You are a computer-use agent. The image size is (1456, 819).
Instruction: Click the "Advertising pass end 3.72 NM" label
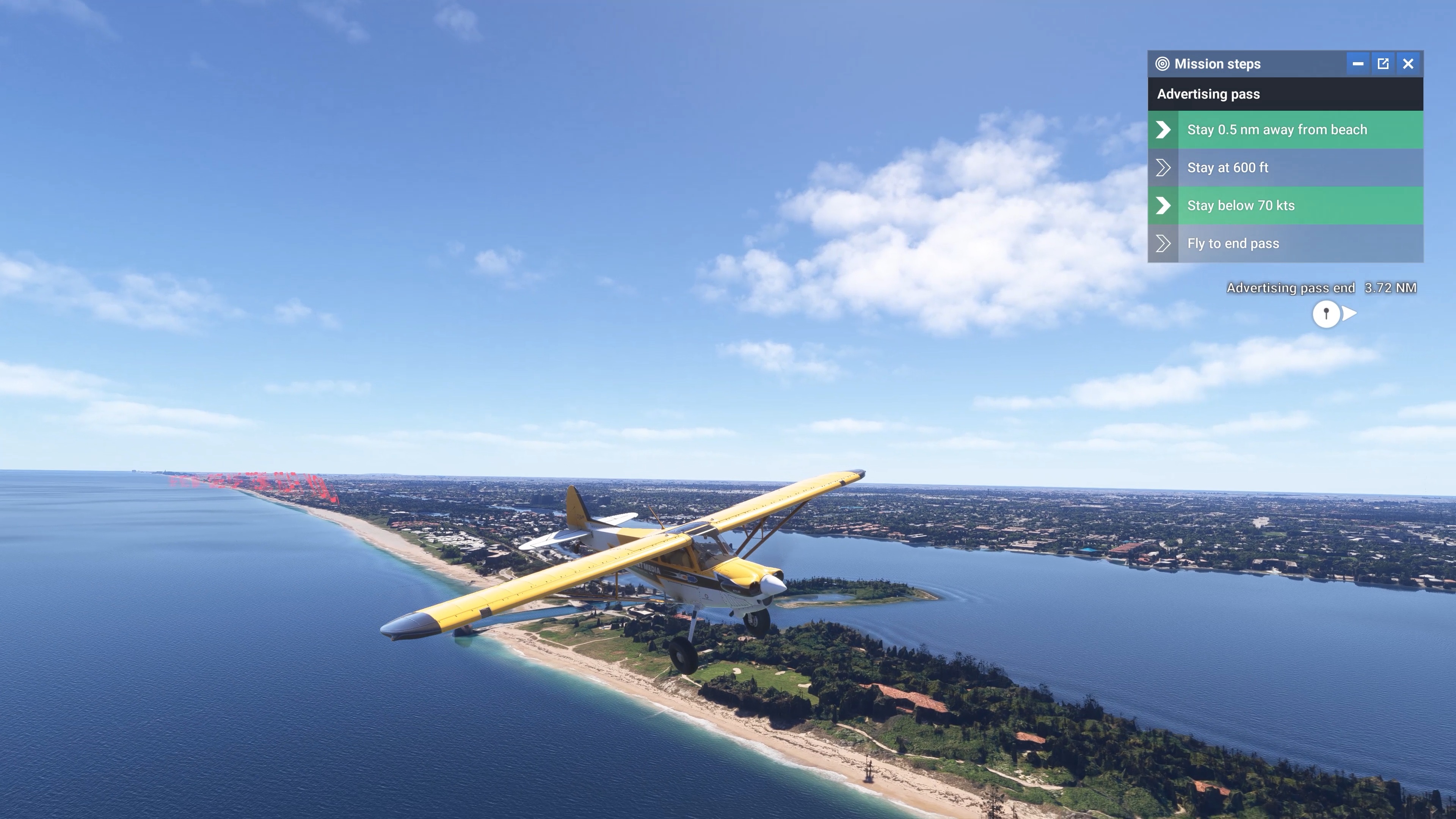click(1321, 288)
